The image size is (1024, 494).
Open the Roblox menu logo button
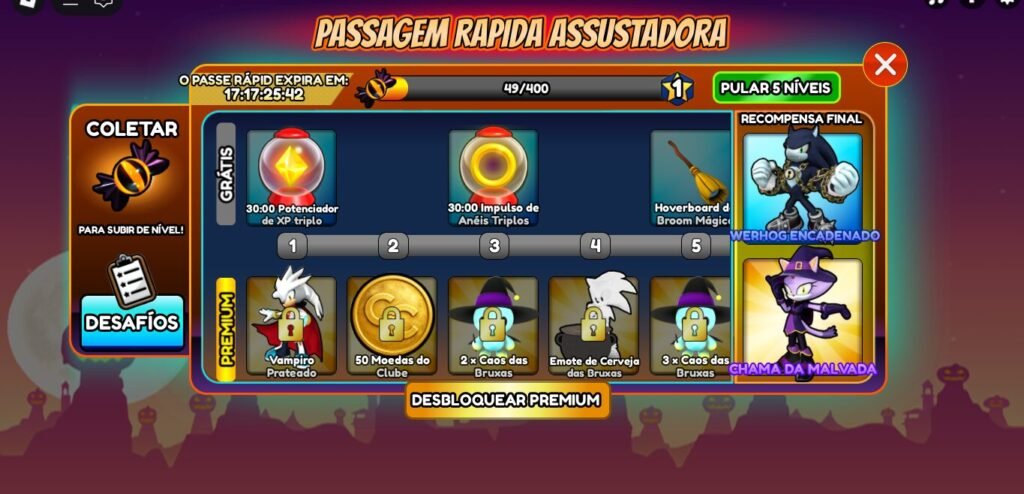coord(27,4)
